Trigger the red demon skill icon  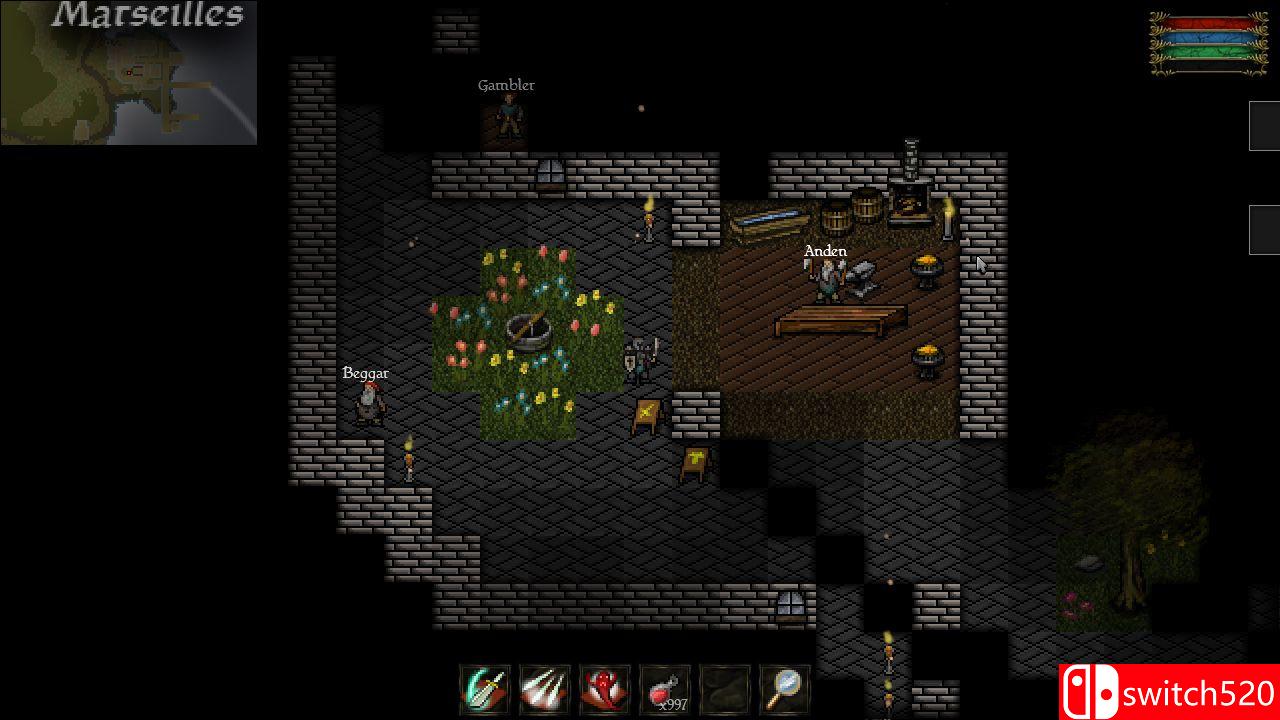605,689
